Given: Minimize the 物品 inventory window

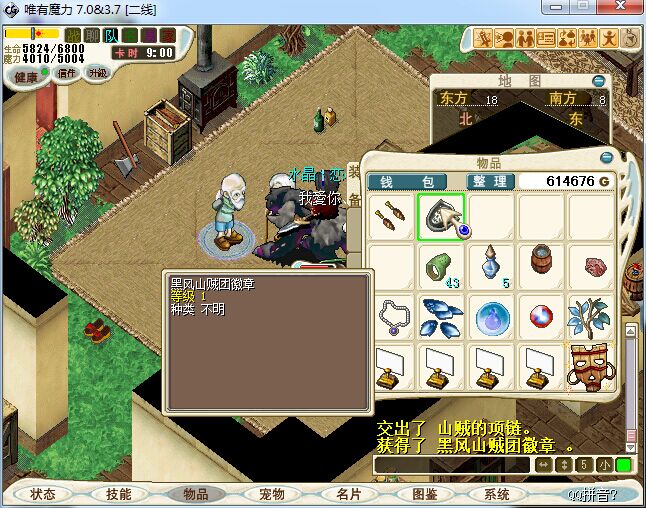Looking at the screenshot, I should click(606, 158).
